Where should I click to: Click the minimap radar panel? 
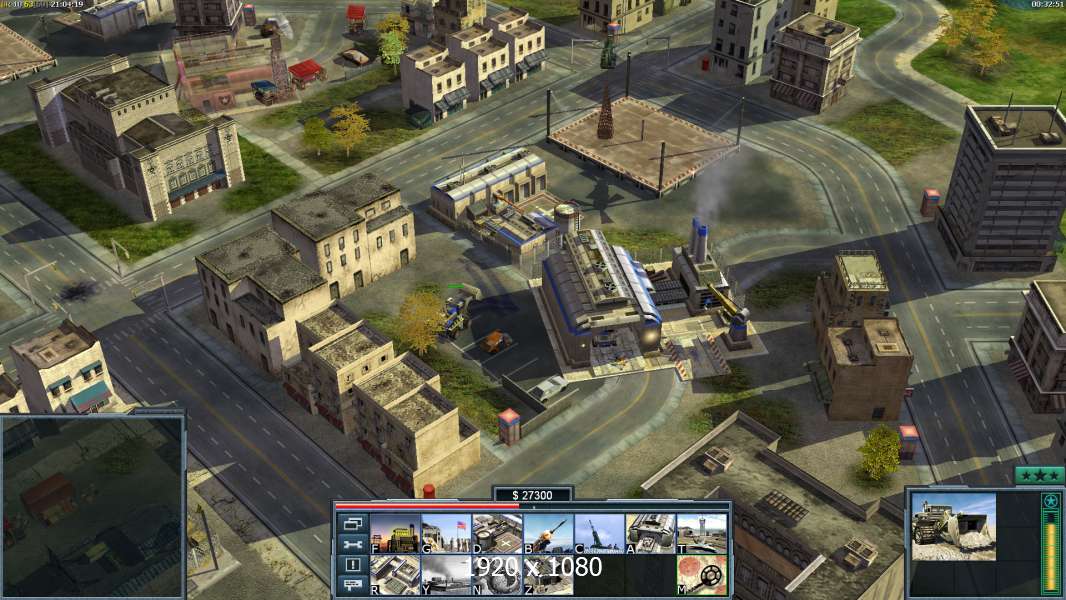[92, 506]
